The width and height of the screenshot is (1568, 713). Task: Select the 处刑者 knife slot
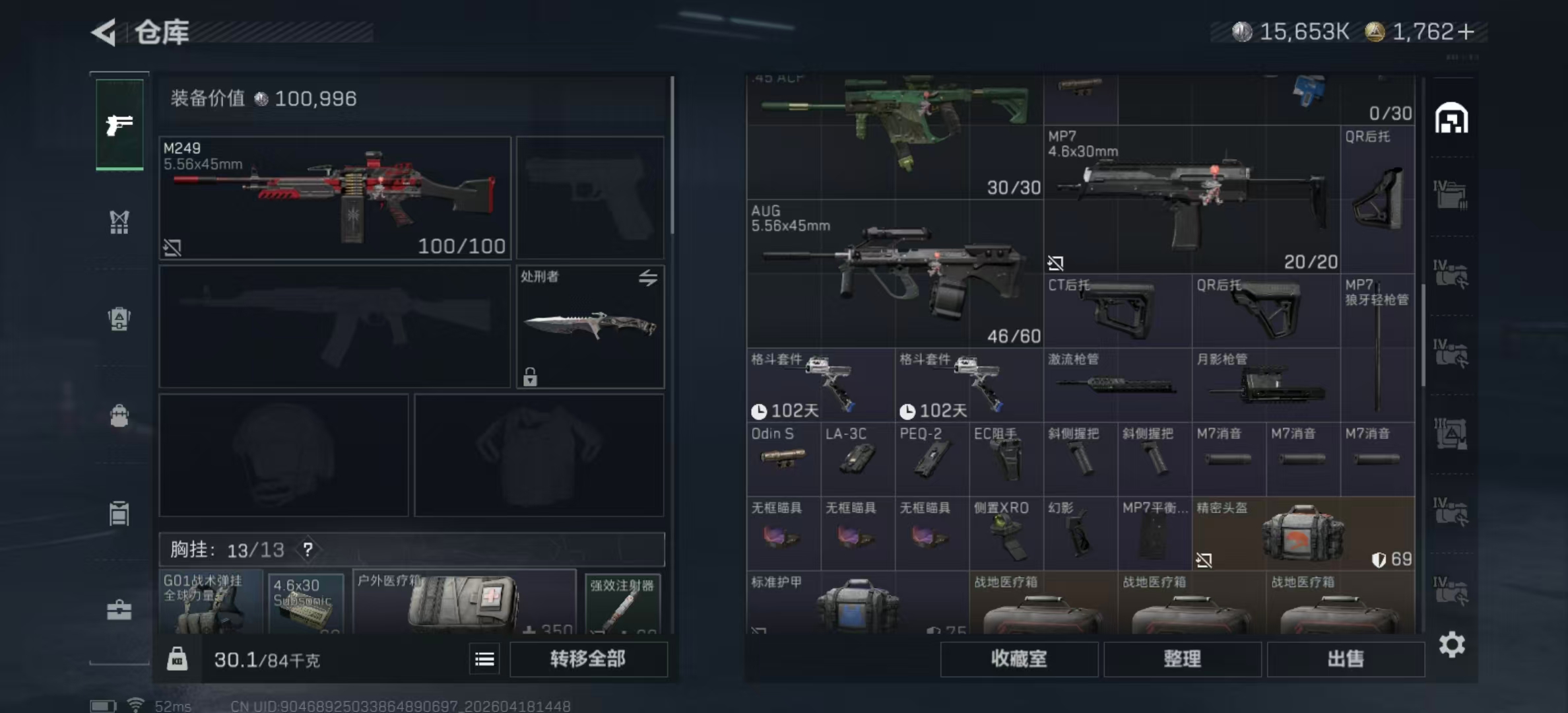pyautogui.click(x=590, y=327)
